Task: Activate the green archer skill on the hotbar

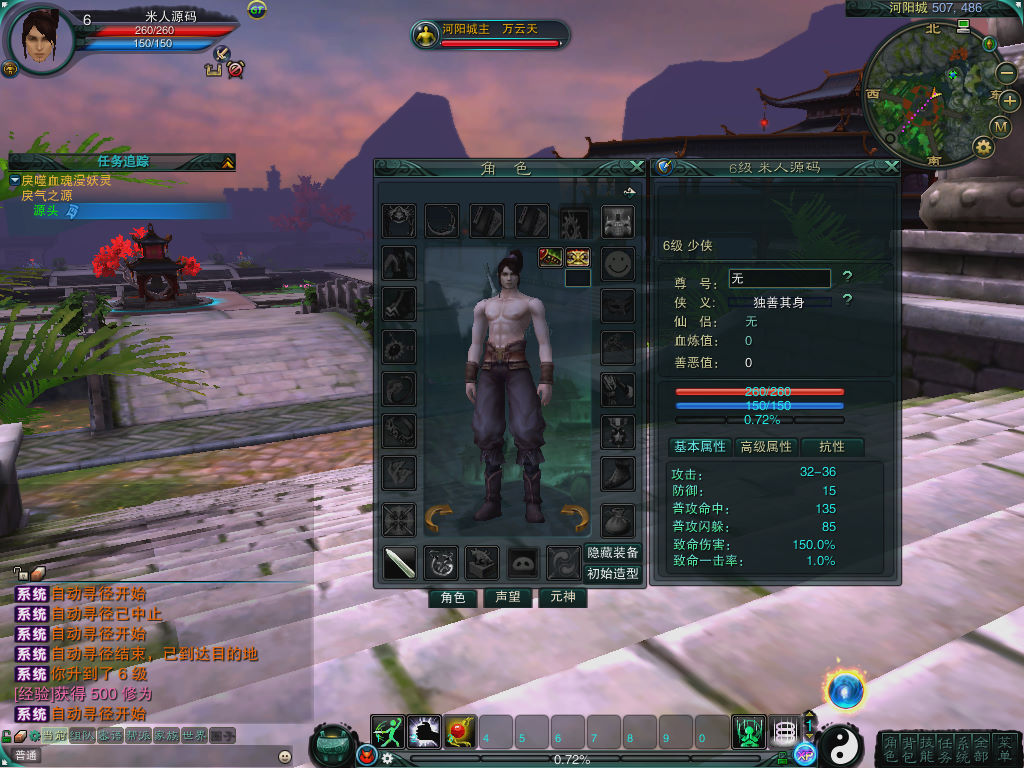Action: (x=388, y=732)
